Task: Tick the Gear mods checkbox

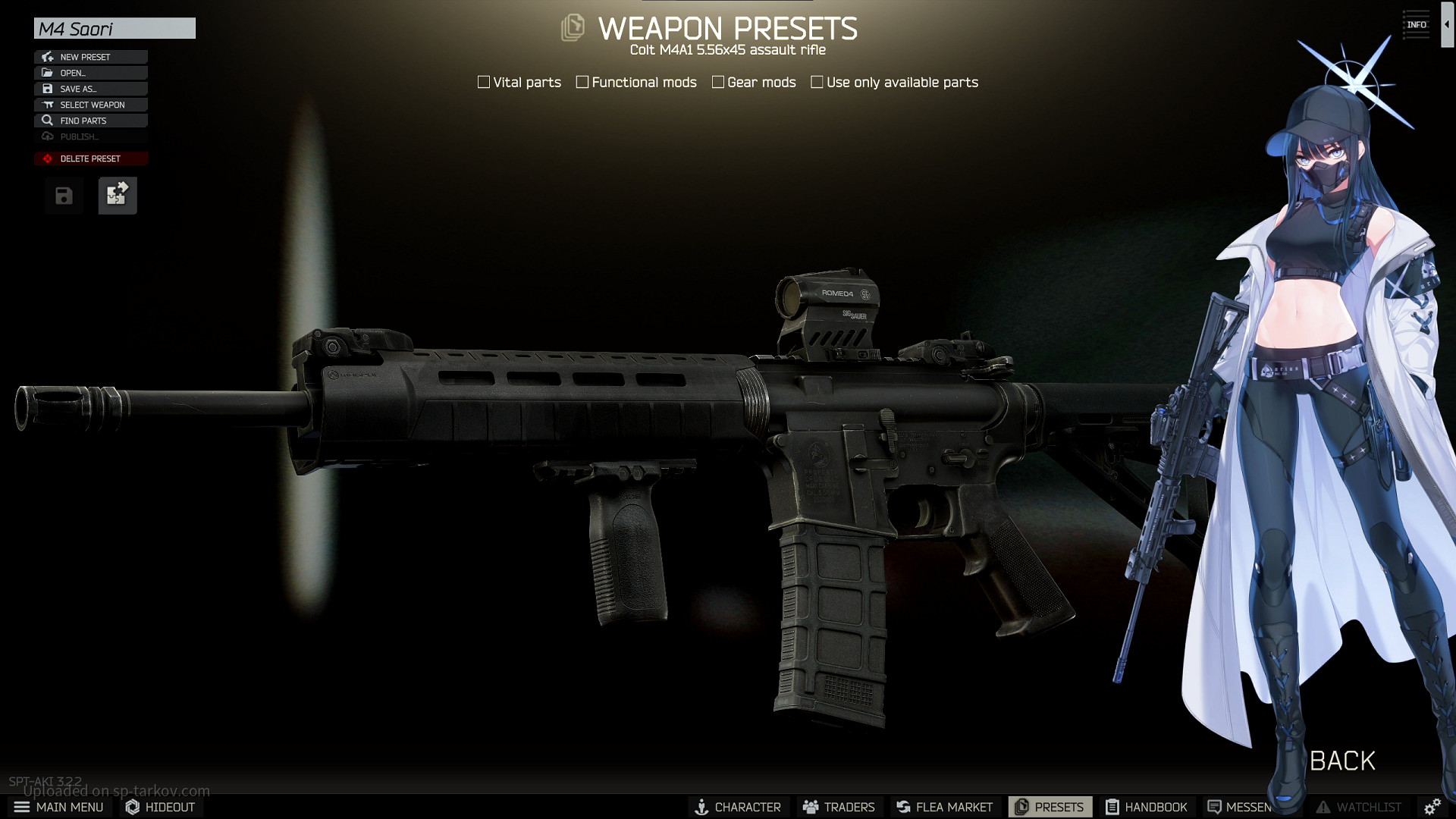Action: (x=718, y=82)
